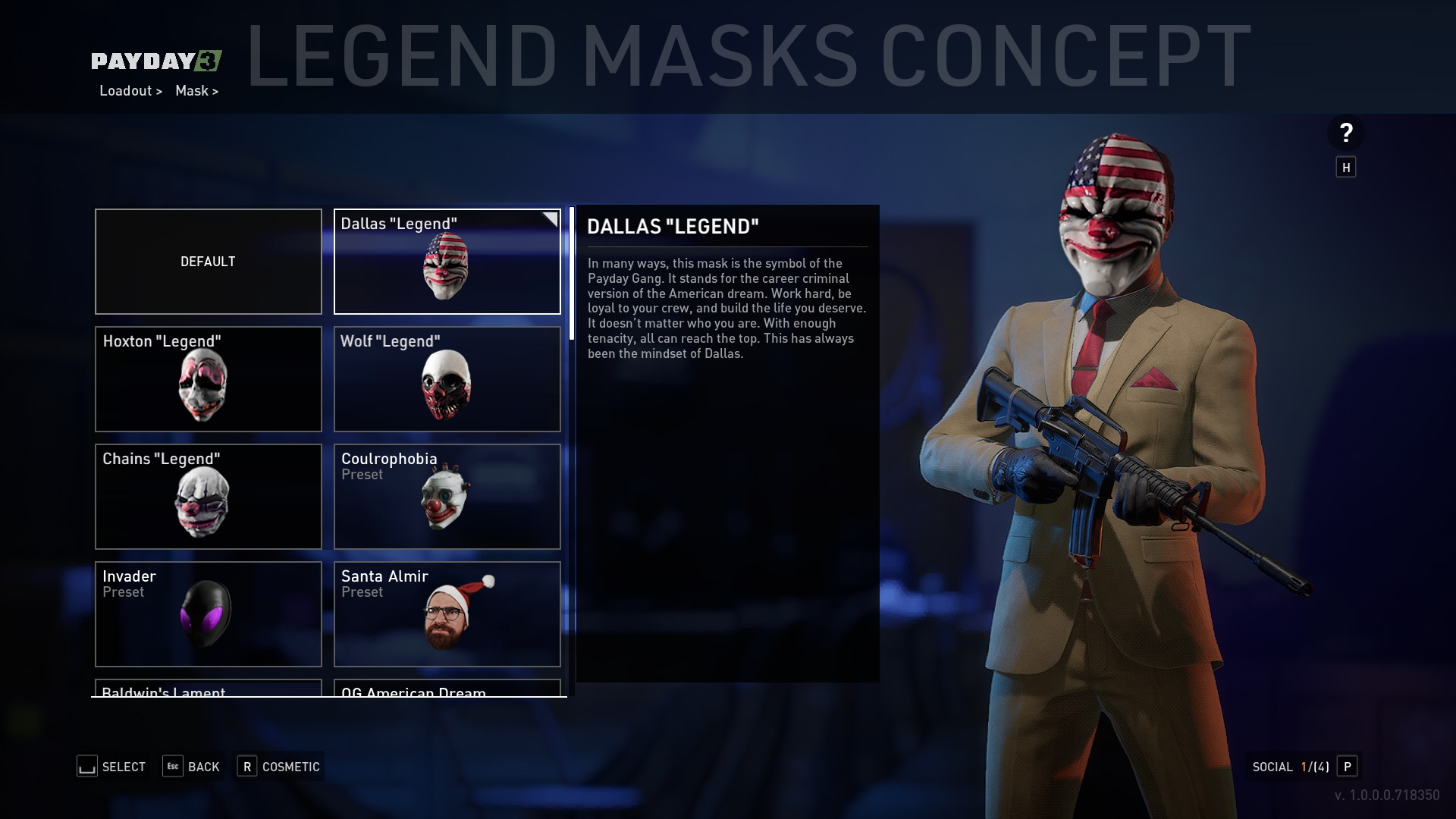Click the P key icon next to SOCIAL
This screenshot has width=1456, height=819.
(1348, 767)
